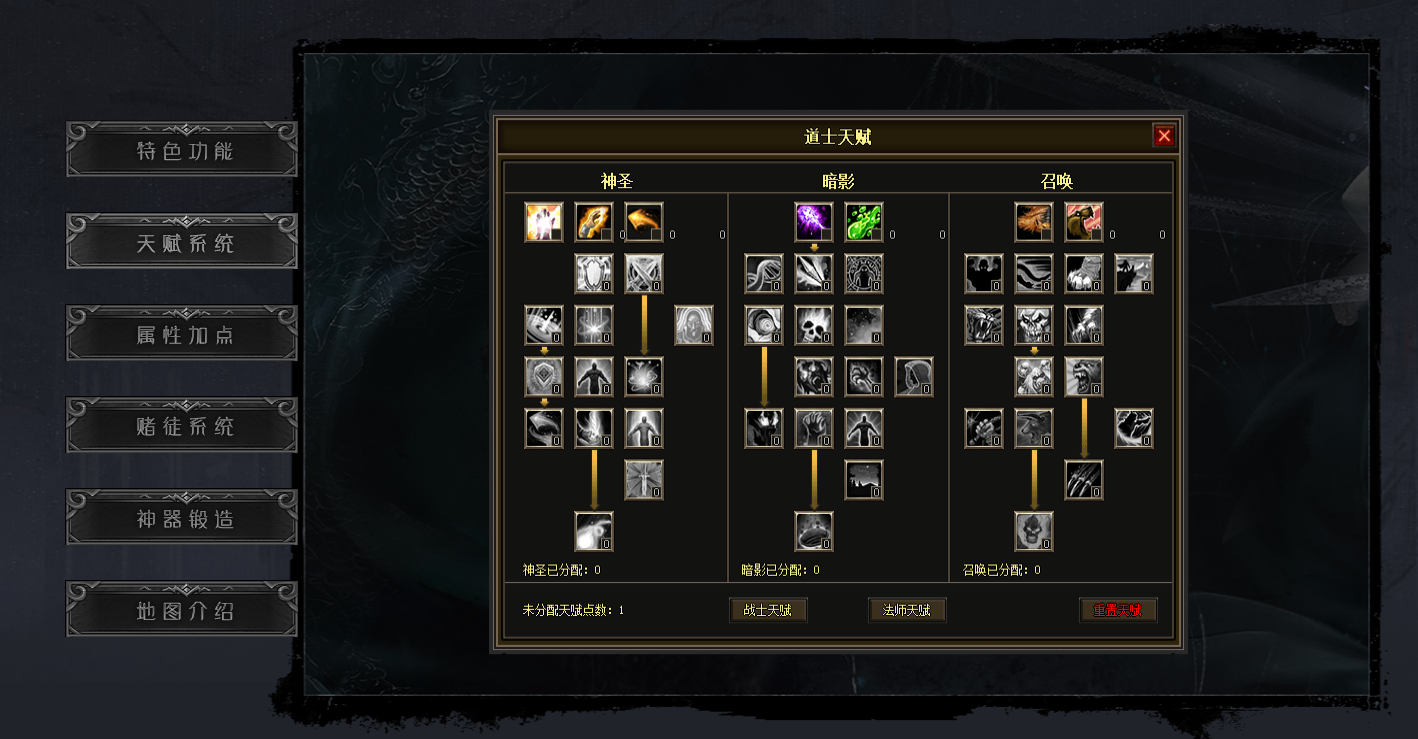
Task: Pick the grey skull shadow talent
Action: (813, 325)
